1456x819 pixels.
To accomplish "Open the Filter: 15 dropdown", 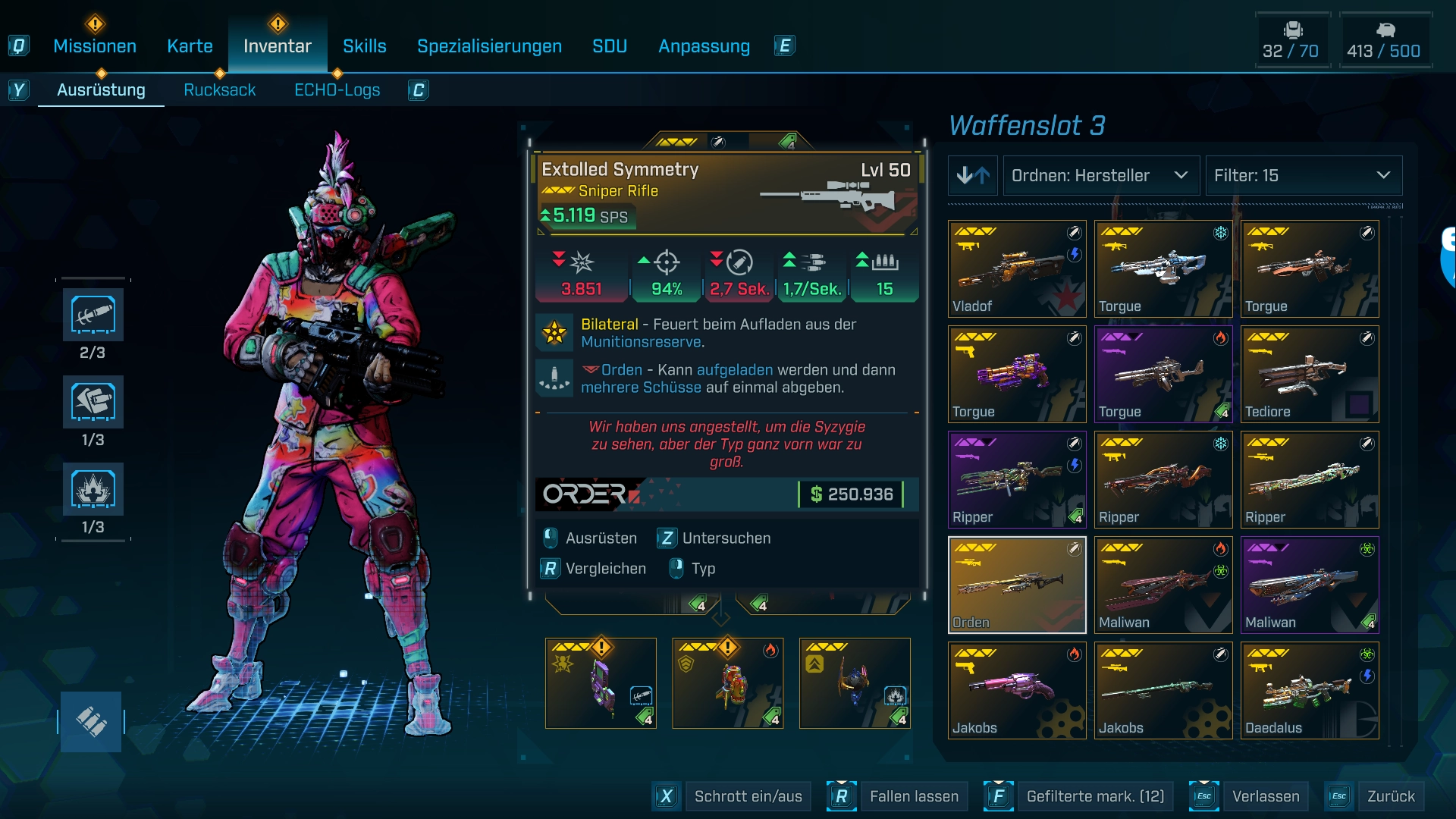I will pyautogui.click(x=1303, y=176).
